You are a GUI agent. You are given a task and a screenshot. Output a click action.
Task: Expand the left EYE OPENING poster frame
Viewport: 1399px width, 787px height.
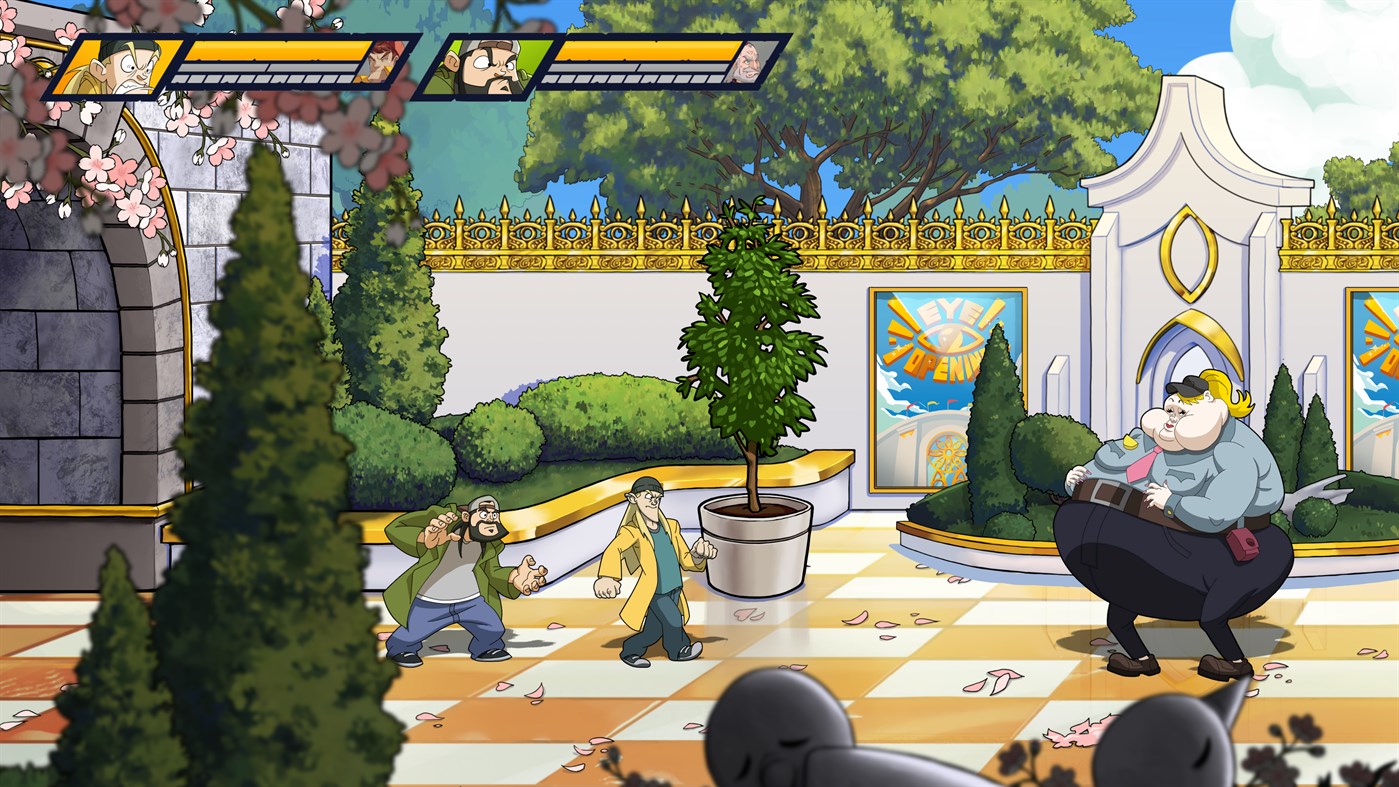(x=945, y=370)
